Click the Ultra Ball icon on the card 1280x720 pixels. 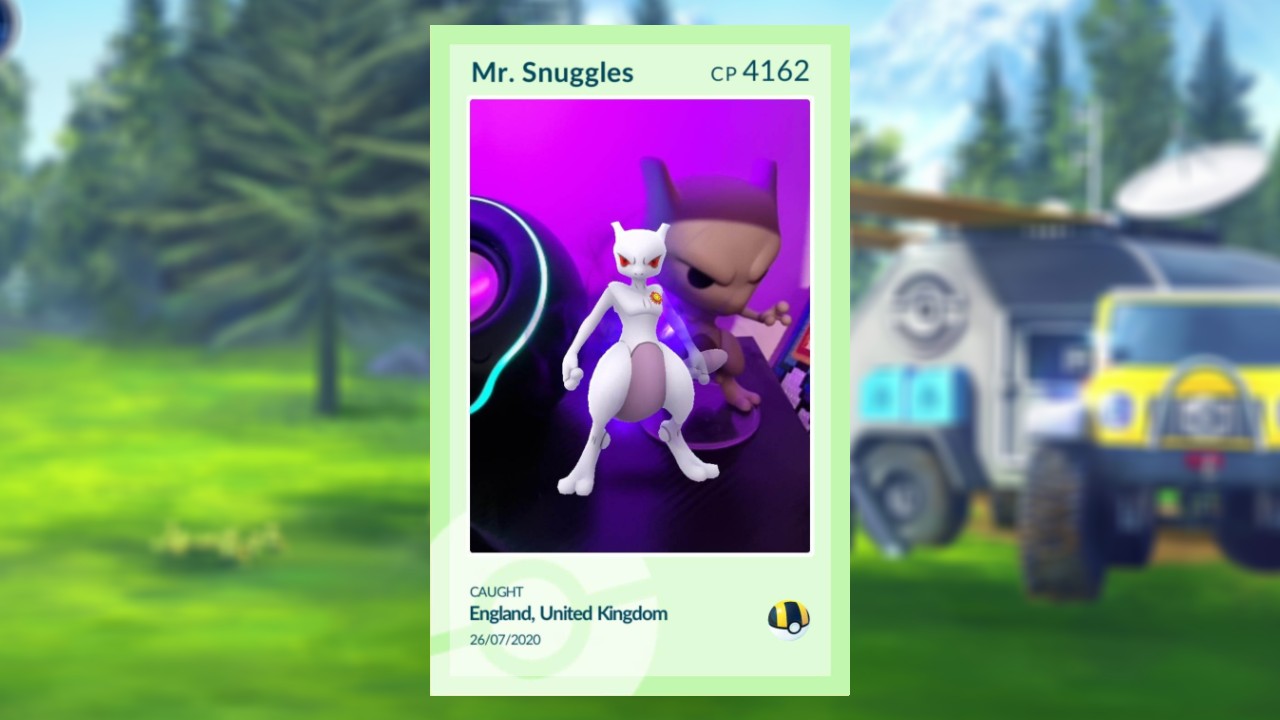[x=789, y=618]
